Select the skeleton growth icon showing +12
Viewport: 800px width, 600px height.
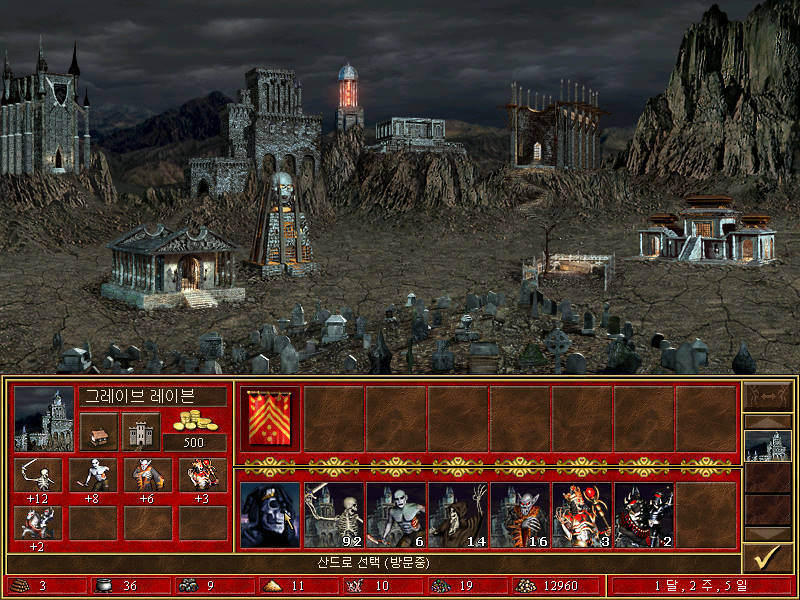coord(38,475)
